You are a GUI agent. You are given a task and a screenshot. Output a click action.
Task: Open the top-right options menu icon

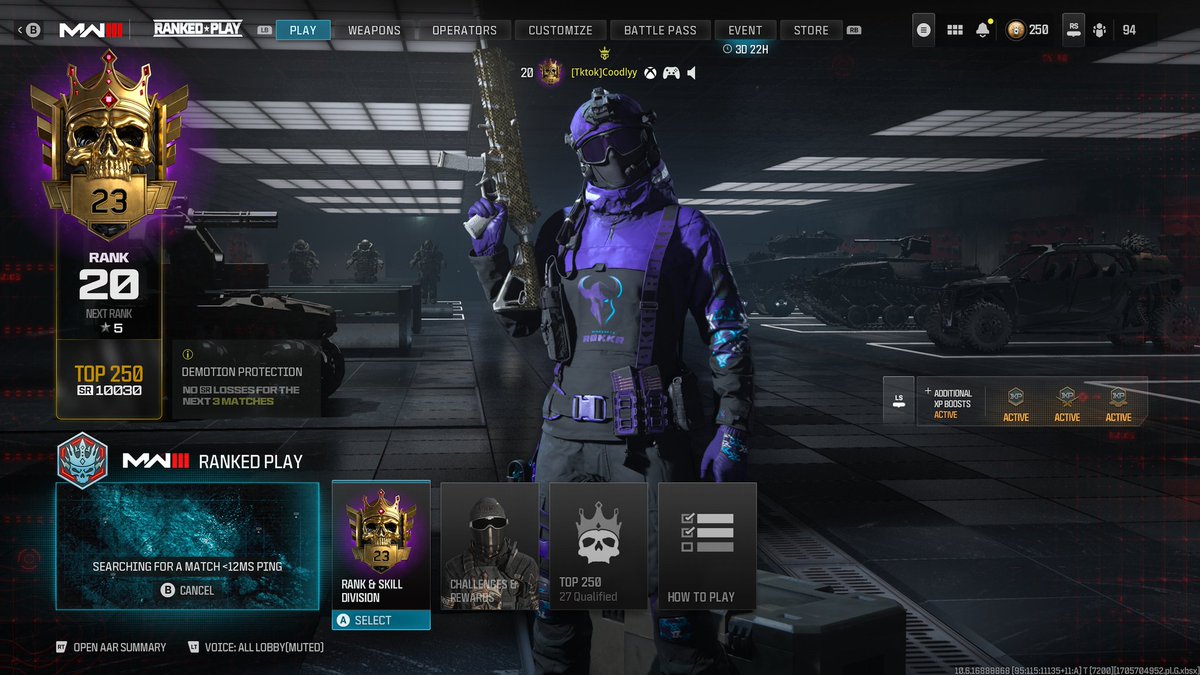923,30
